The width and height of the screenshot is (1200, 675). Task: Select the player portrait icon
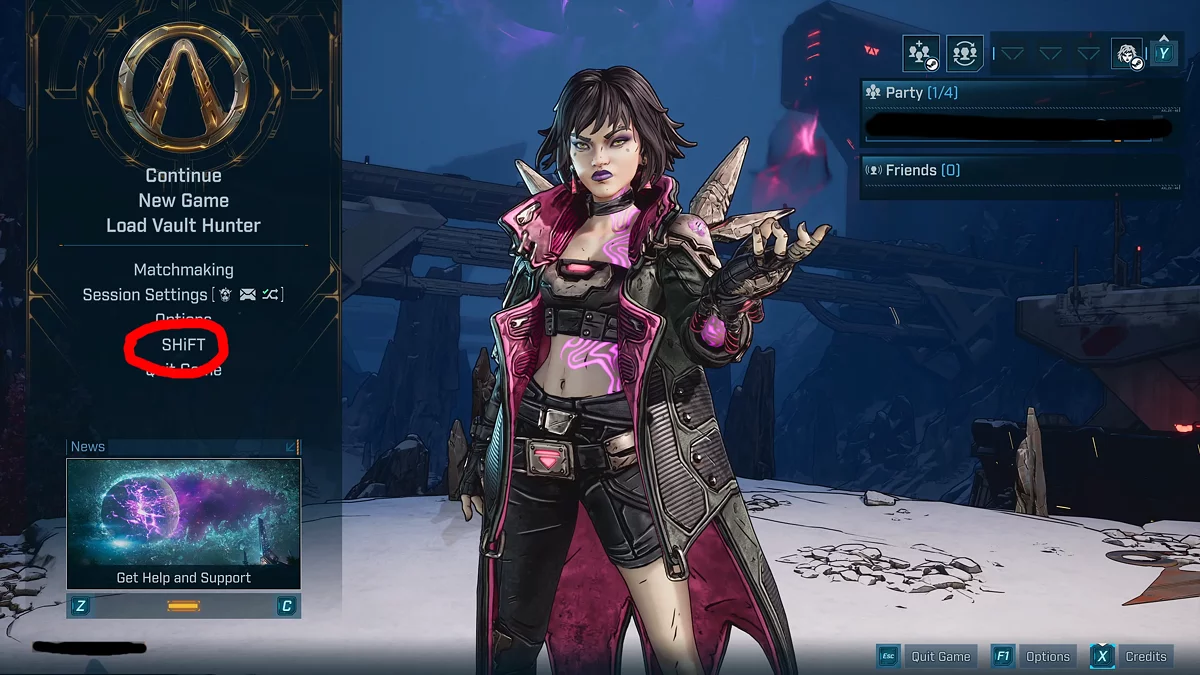click(1127, 53)
